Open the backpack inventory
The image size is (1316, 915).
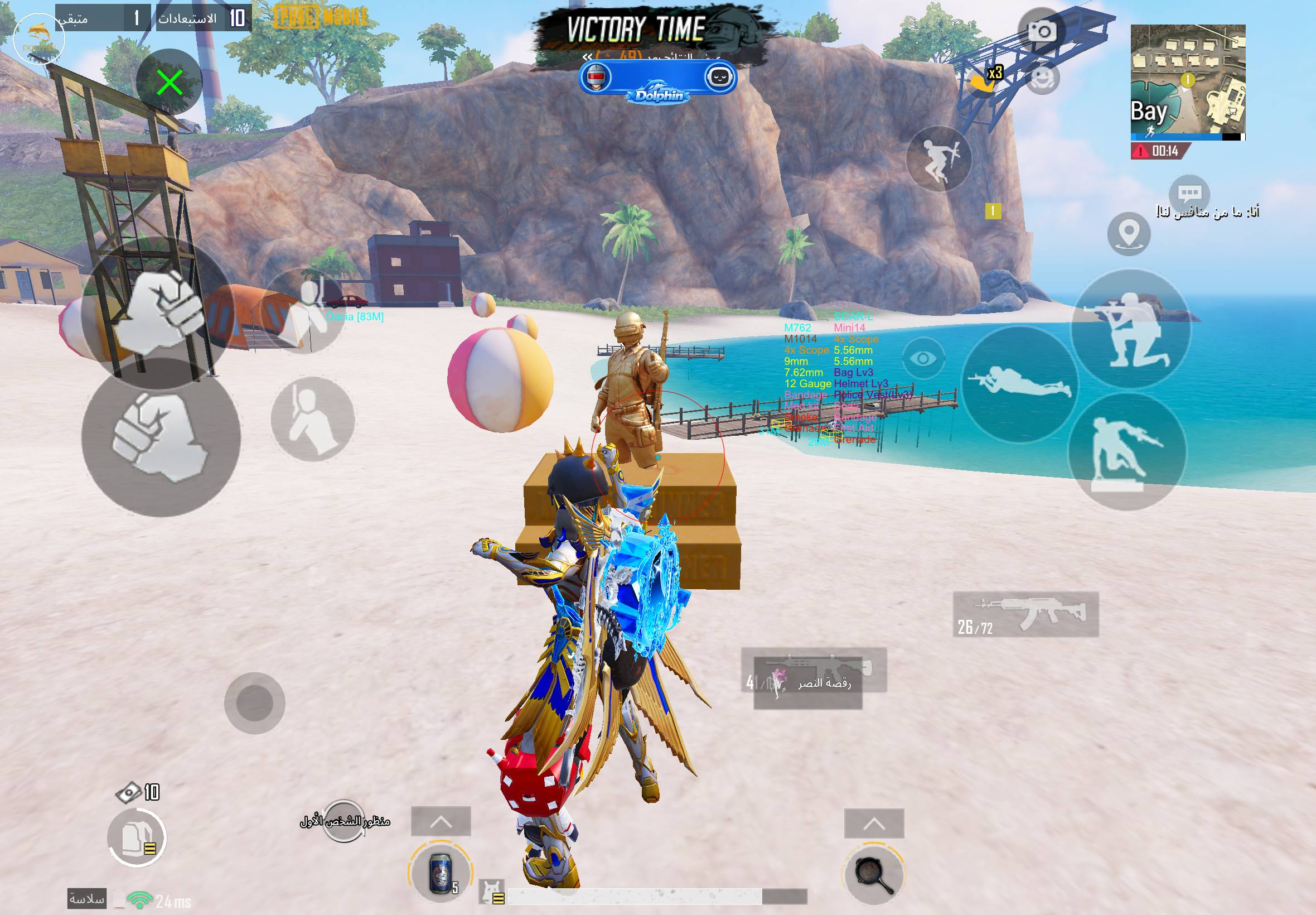[137, 836]
